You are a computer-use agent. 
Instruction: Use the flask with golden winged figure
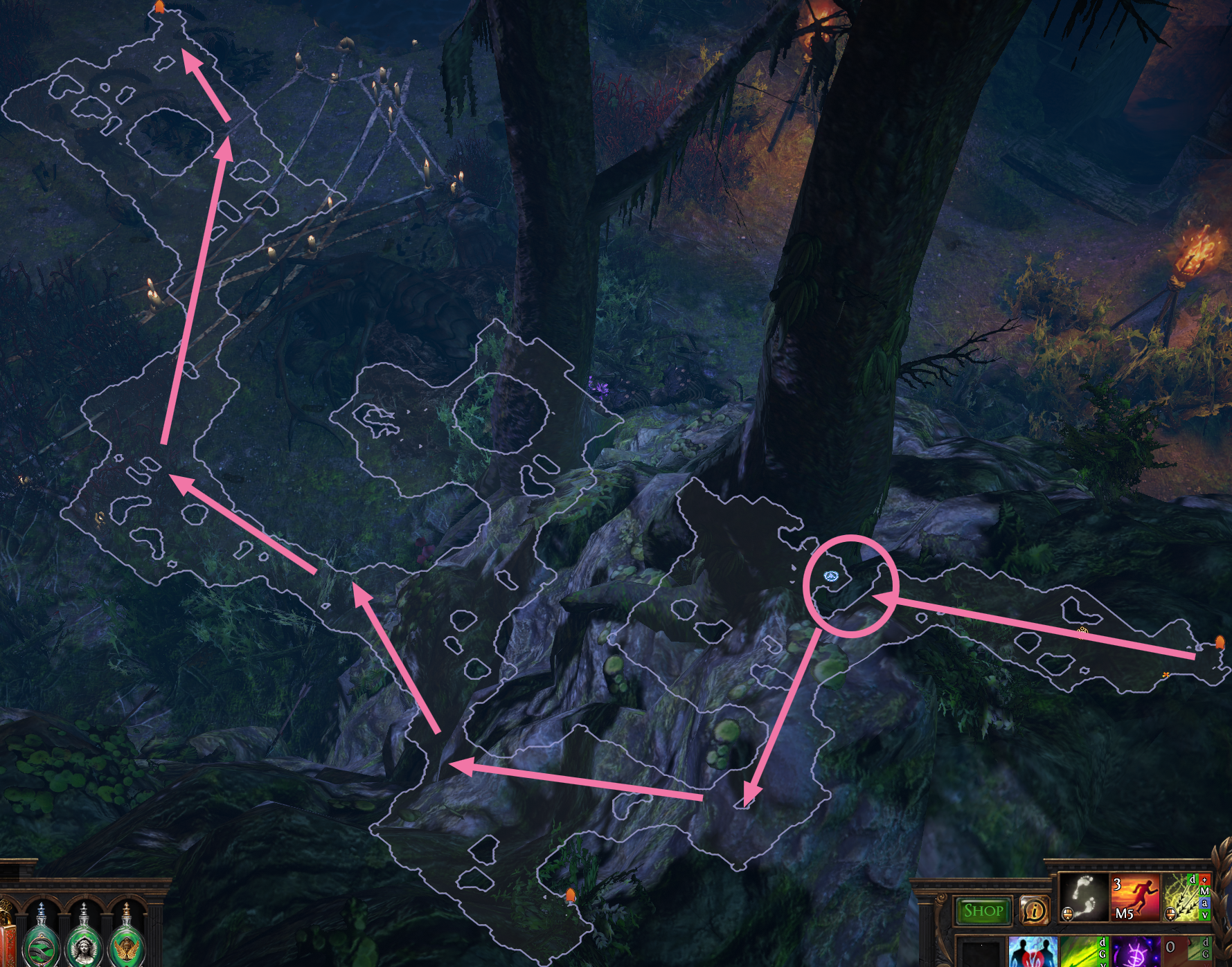click(126, 943)
